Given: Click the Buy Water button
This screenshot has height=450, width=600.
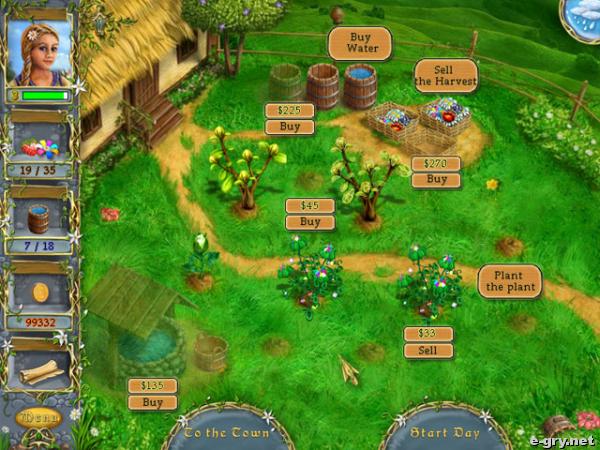Looking at the screenshot, I should click(359, 43).
